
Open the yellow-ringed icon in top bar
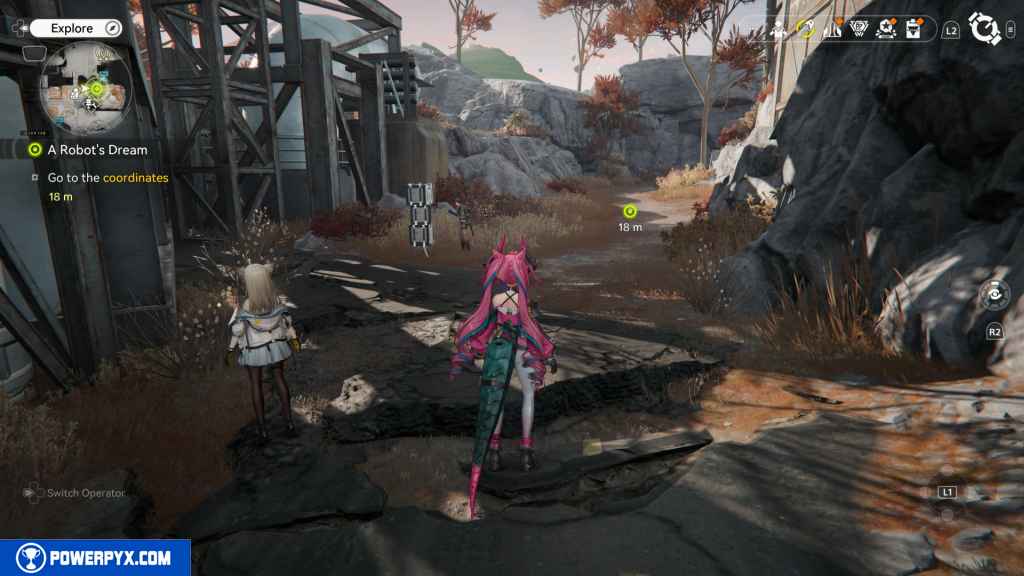pos(806,30)
